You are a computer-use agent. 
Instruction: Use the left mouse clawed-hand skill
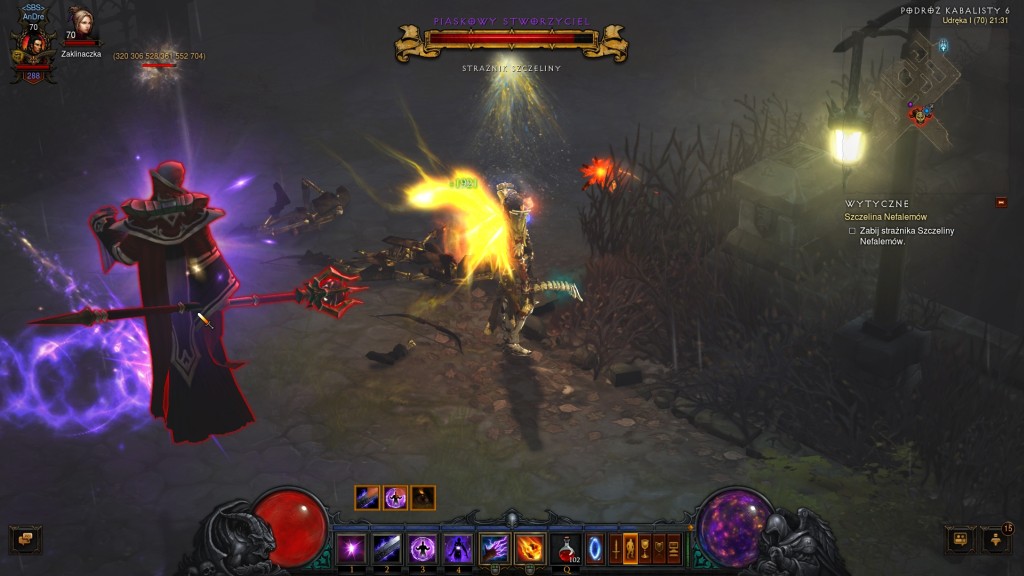(x=494, y=548)
